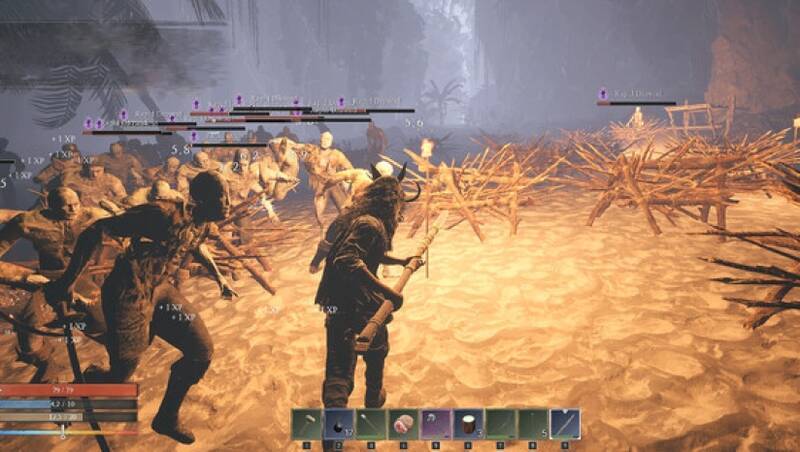Select the purple-background hotbar slot
The image size is (800, 452).
click(x=435, y=424)
